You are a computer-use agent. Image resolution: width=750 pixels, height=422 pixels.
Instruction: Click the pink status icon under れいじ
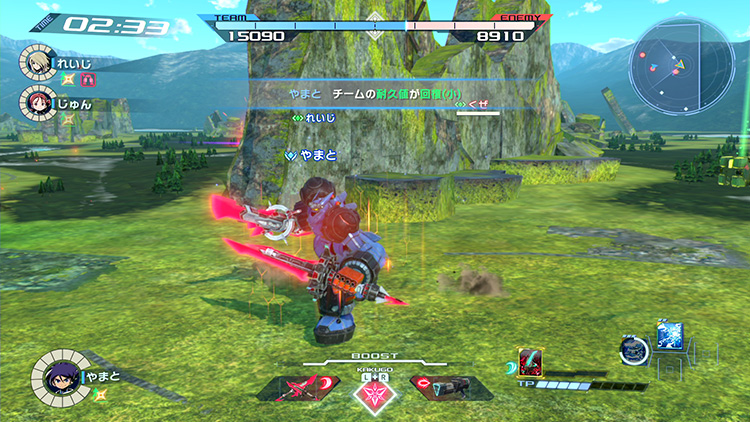point(86,77)
